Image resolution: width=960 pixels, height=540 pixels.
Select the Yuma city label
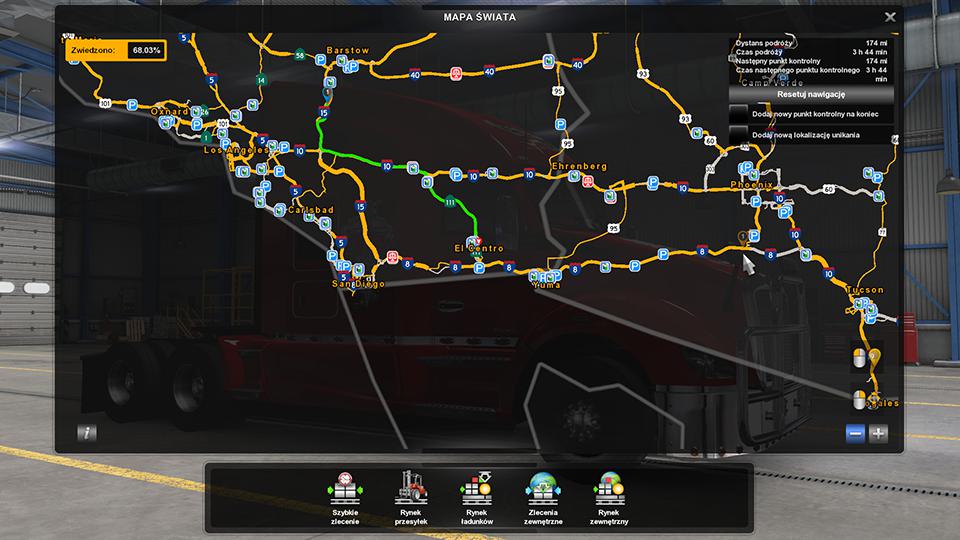[547, 285]
